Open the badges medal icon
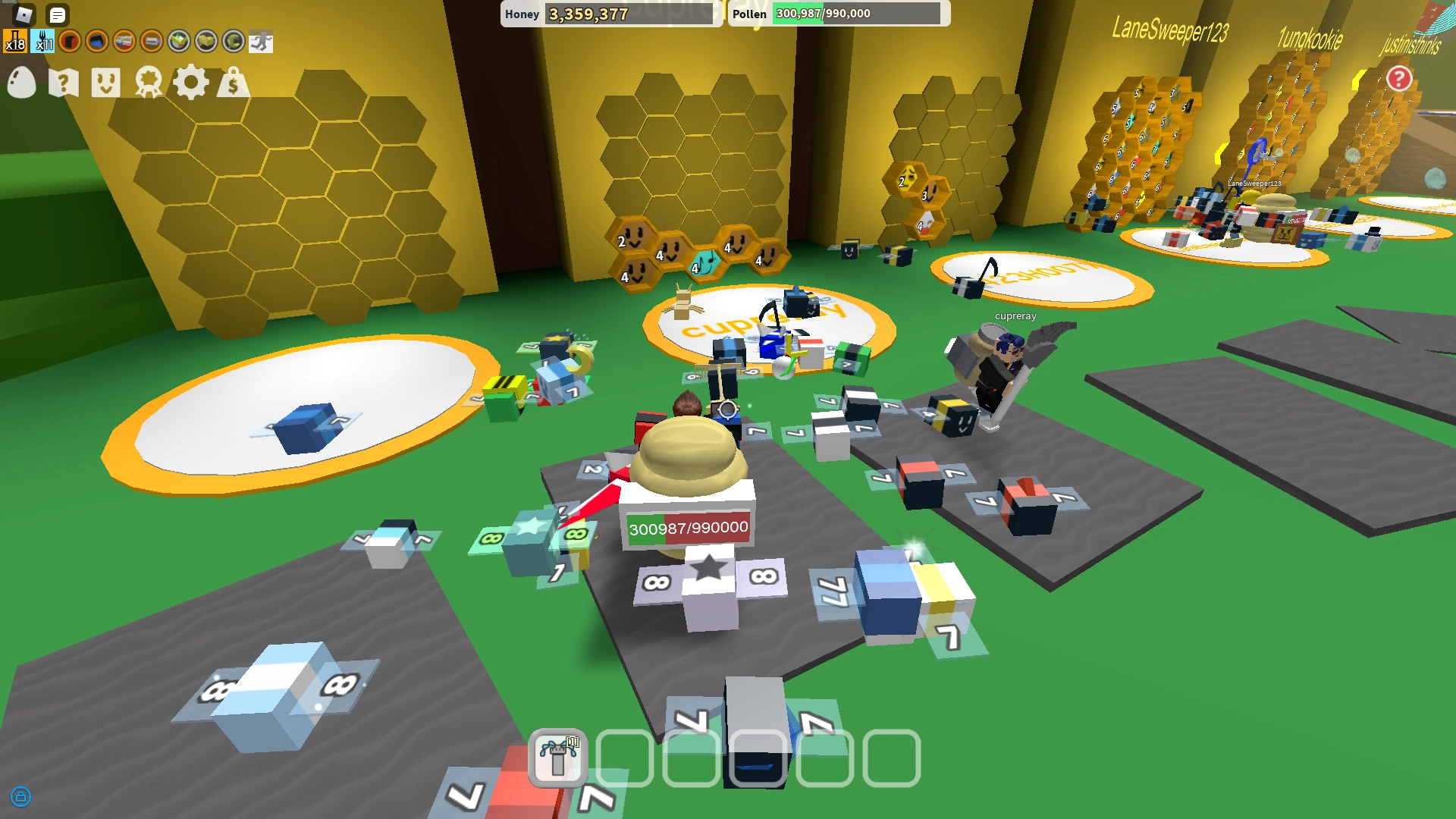The width and height of the screenshot is (1456, 819). point(149,82)
